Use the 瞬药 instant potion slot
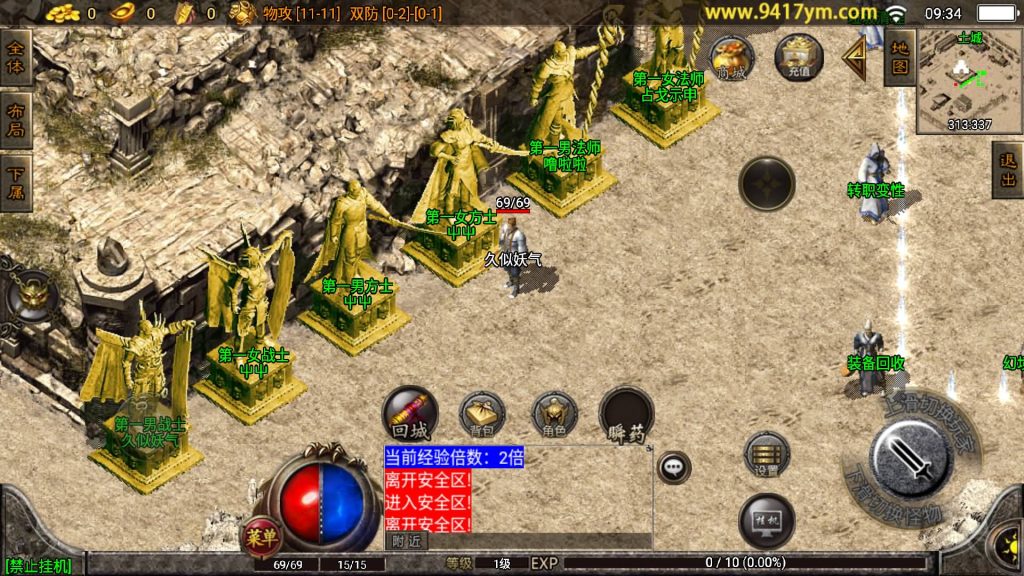Image resolution: width=1024 pixels, height=576 pixels. (x=627, y=414)
